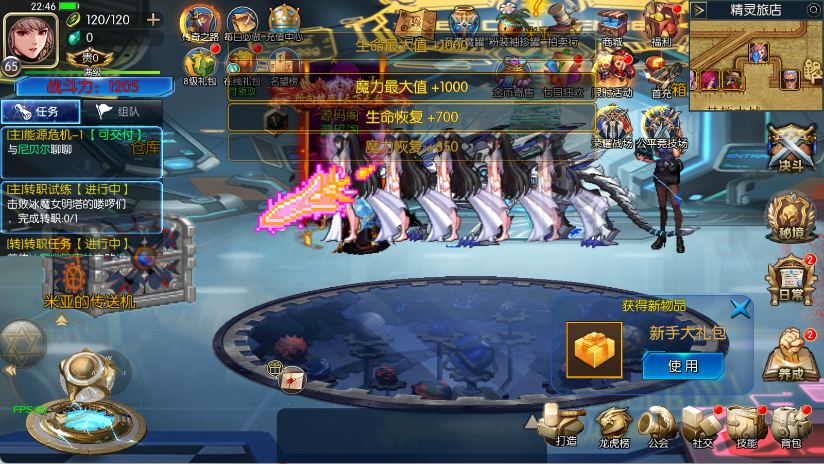
Task: Open the 福利 welfare chest
Action: pyautogui.click(x=659, y=24)
